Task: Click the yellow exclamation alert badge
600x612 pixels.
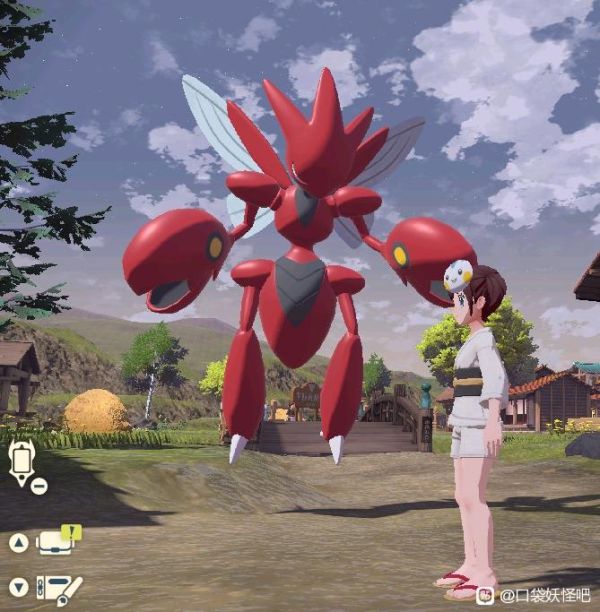Action: tap(73, 532)
